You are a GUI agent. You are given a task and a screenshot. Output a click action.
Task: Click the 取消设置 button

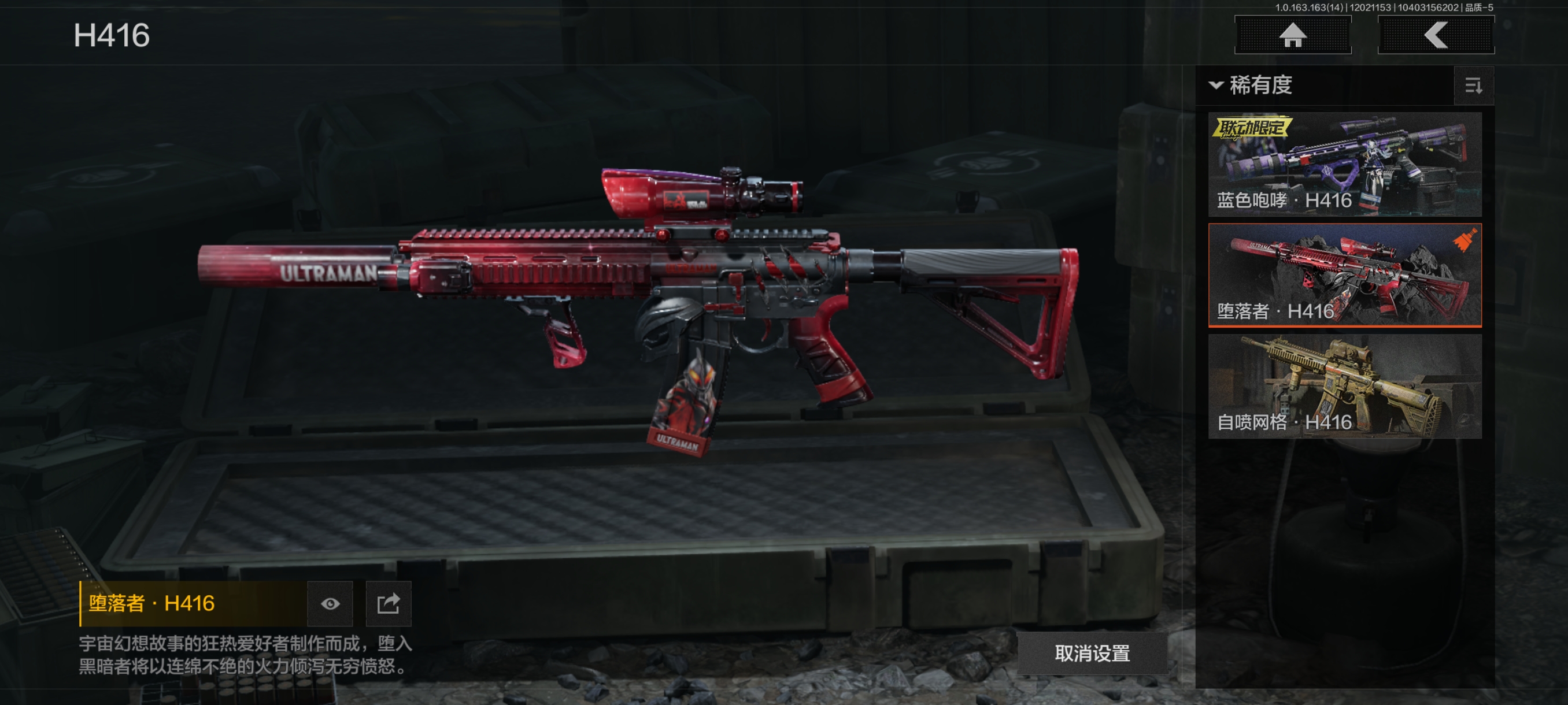click(x=1092, y=654)
